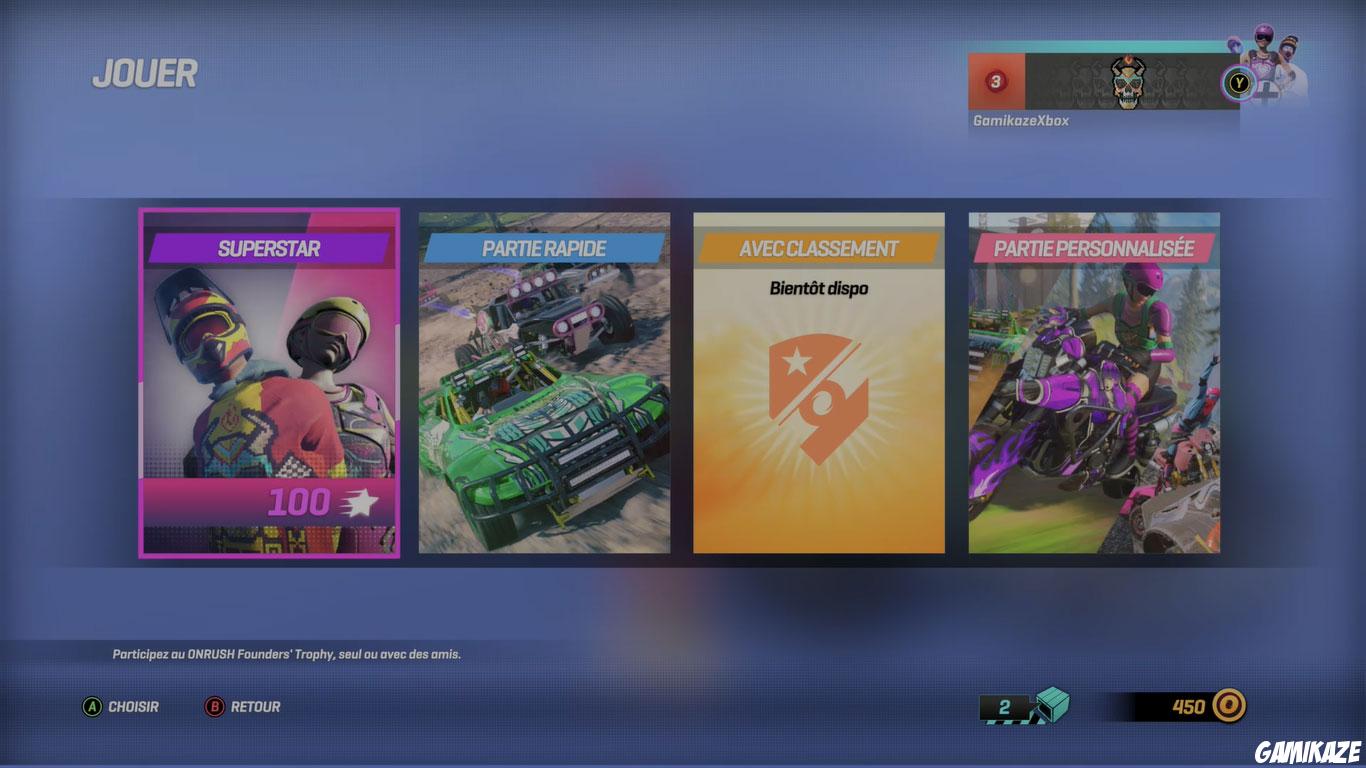
Task: Select the Superstar game mode card
Action: pos(269,385)
